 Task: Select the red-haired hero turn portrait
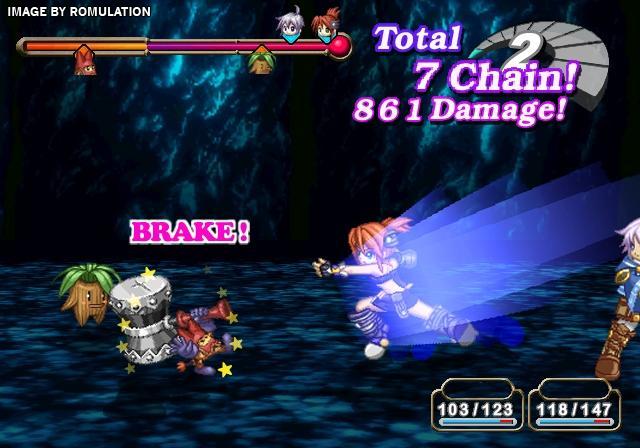pyautogui.click(x=325, y=27)
